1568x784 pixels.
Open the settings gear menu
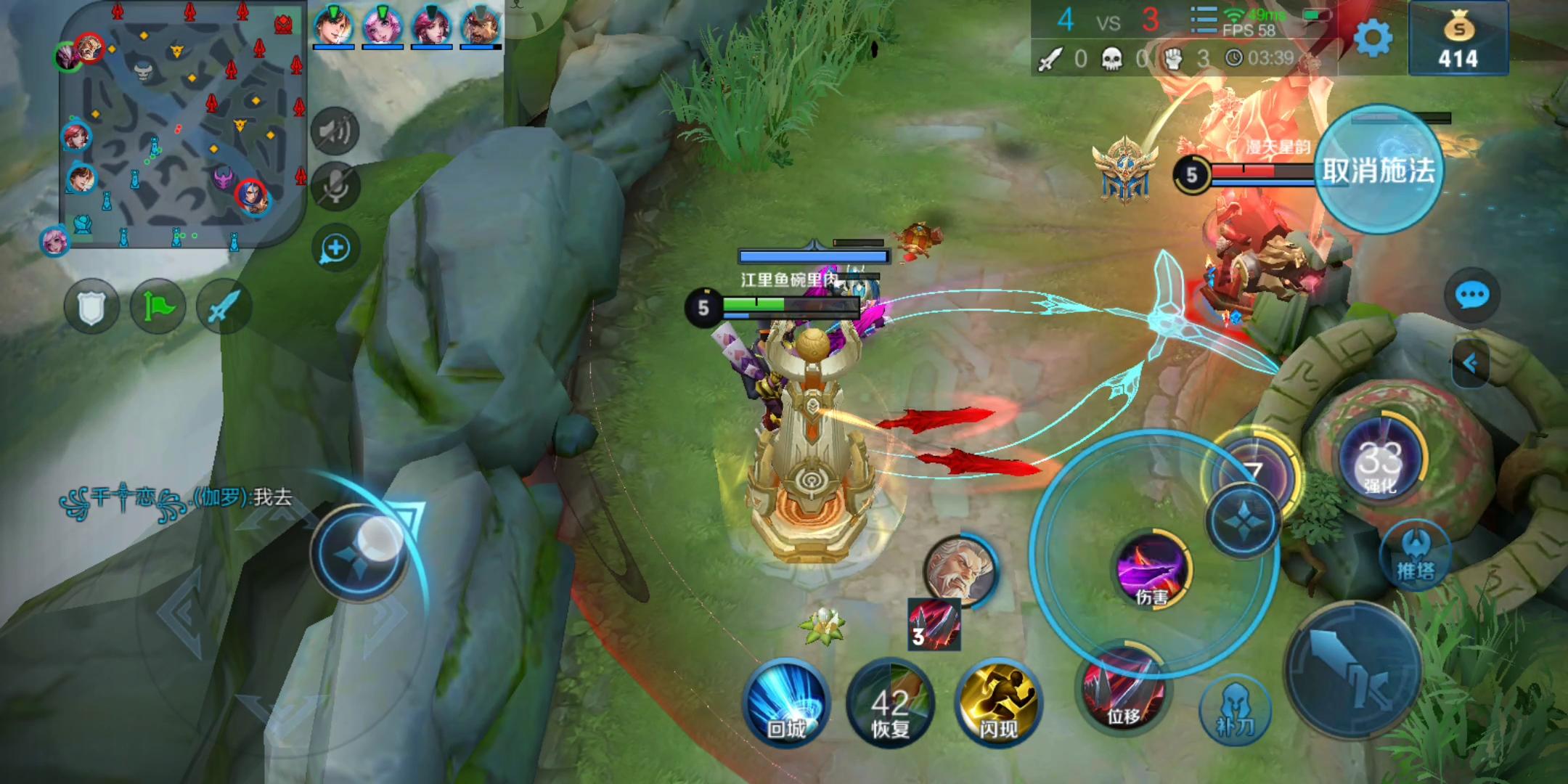[x=1371, y=38]
